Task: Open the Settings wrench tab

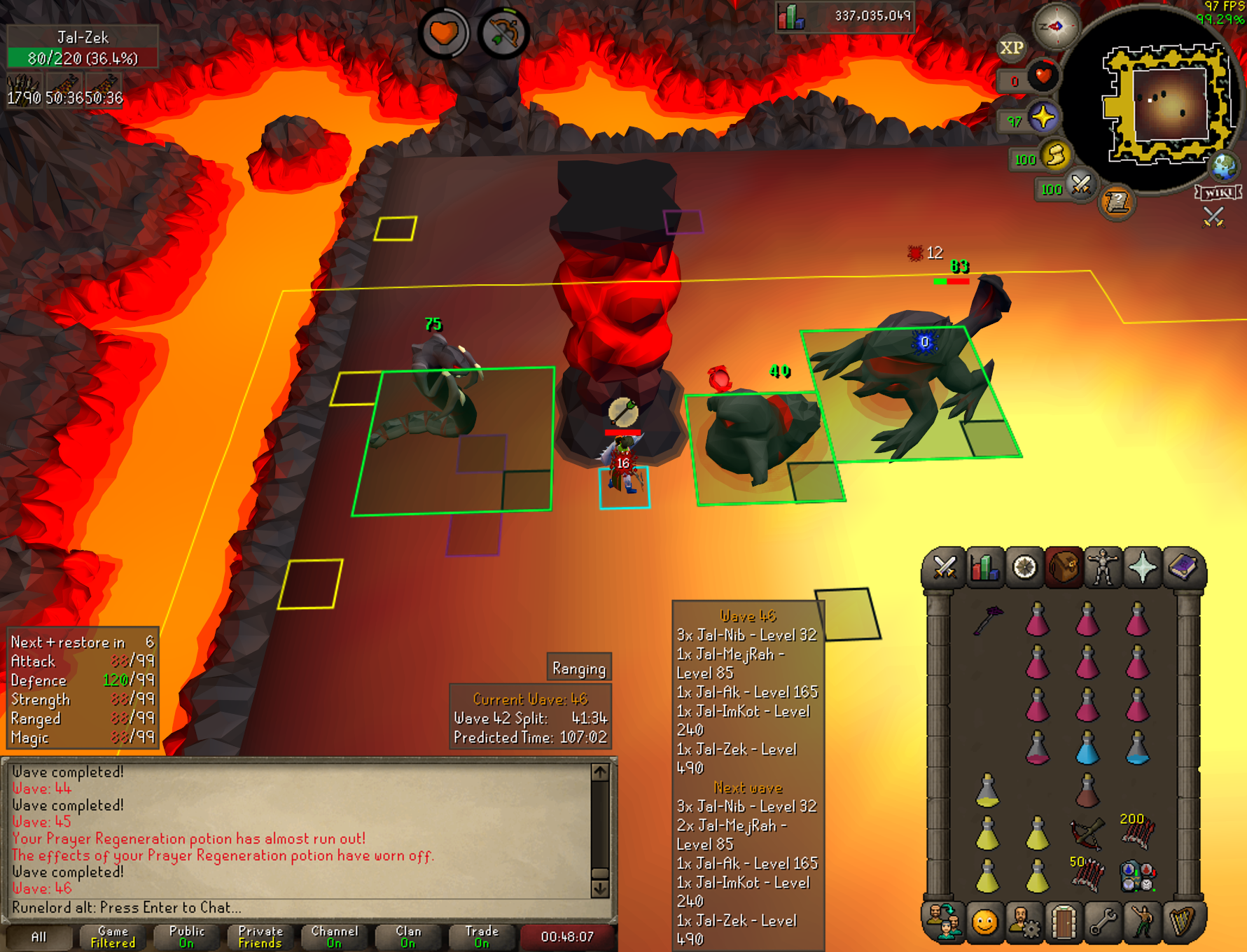Action: click(1103, 921)
